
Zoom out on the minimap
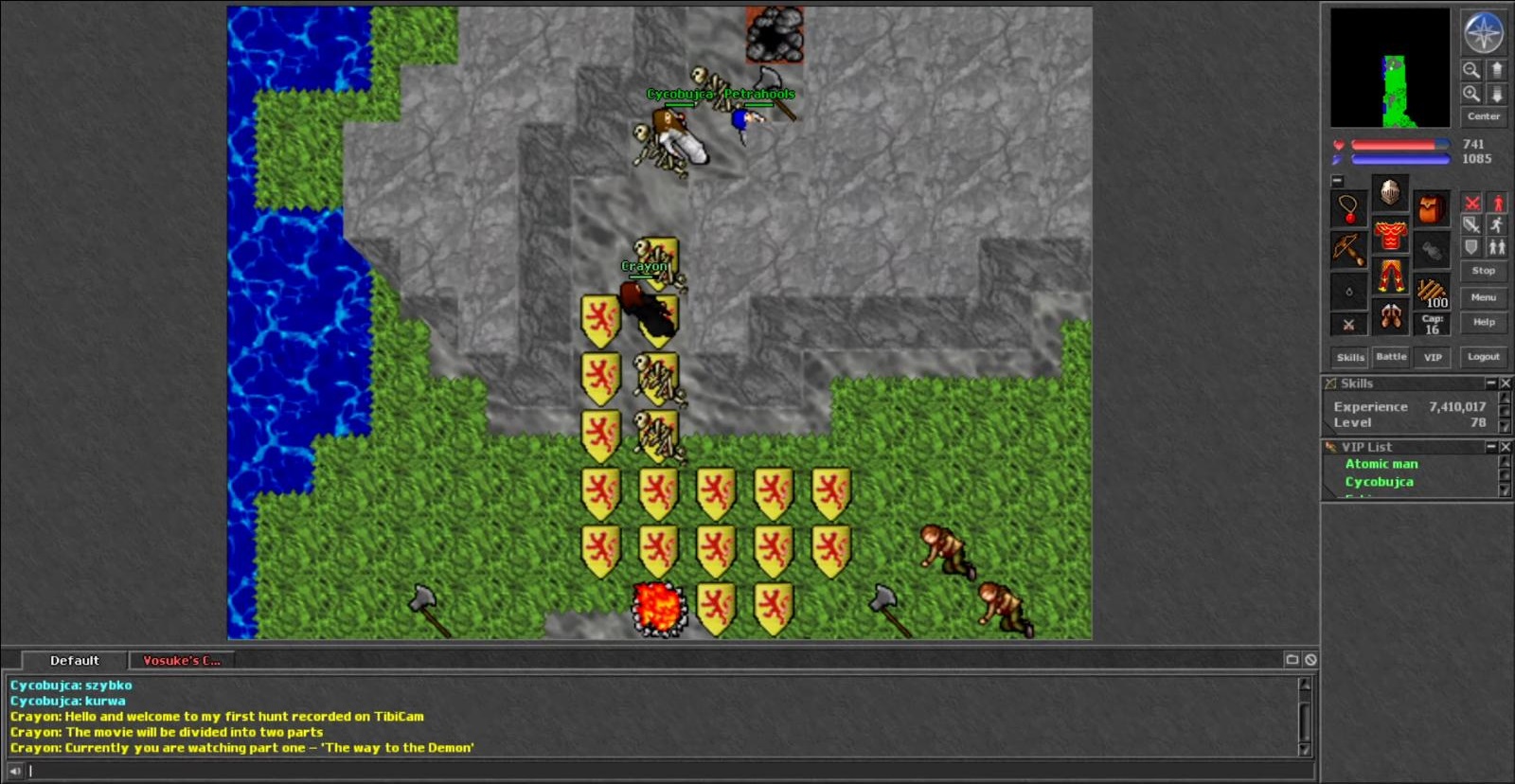(1471, 70)
